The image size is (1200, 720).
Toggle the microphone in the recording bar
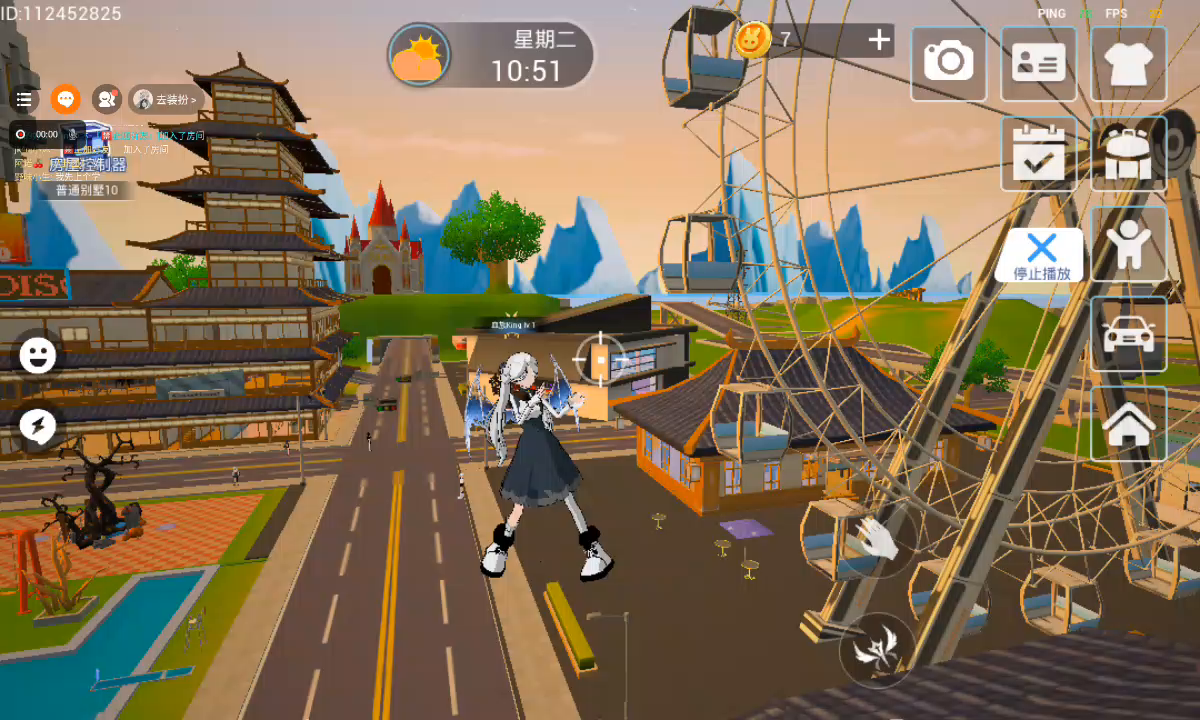click(72, 133)
